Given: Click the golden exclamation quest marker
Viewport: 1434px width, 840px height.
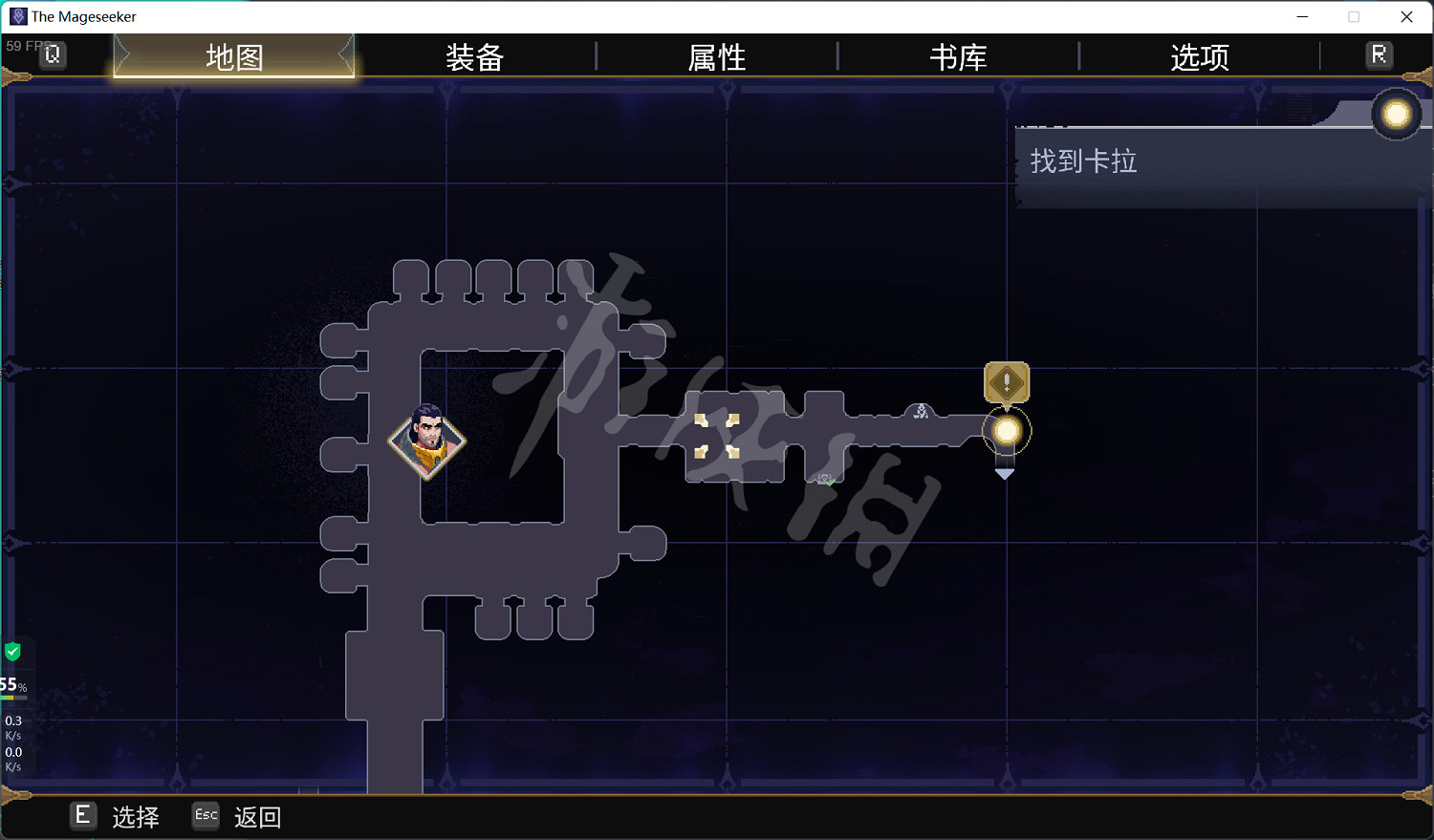Looking at the screenshot, I should point(1006,382).
